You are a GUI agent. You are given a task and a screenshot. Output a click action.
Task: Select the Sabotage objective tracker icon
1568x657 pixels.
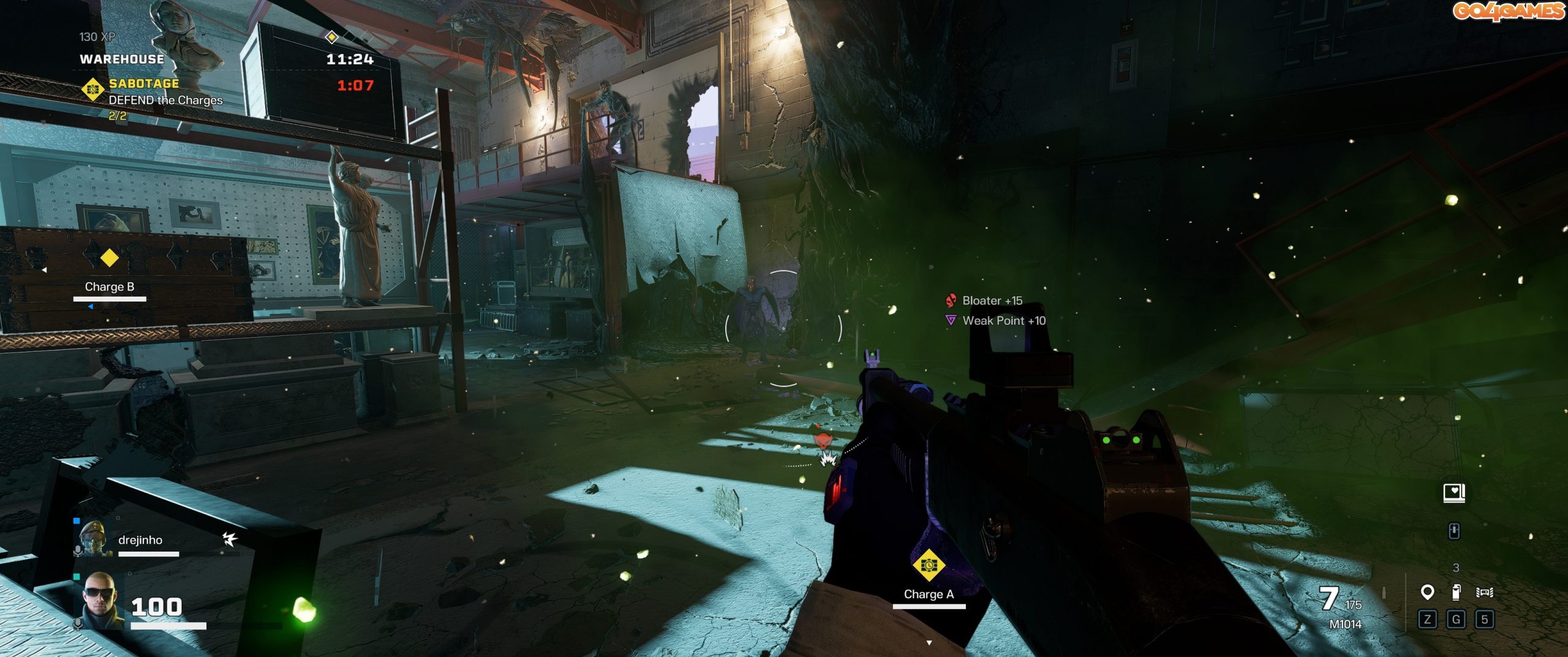click(92, 89)
